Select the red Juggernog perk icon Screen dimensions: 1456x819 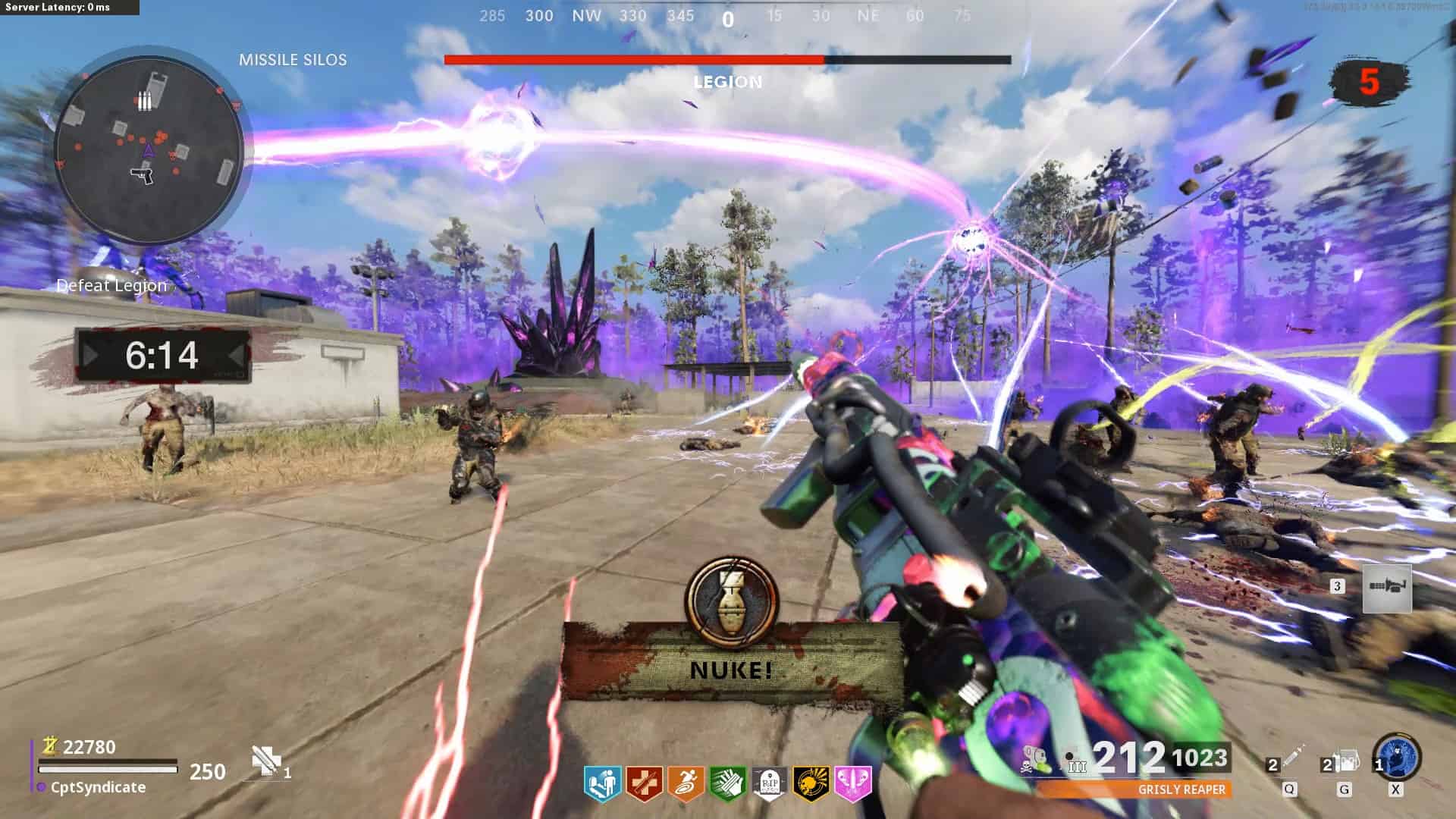click(644, 784)
